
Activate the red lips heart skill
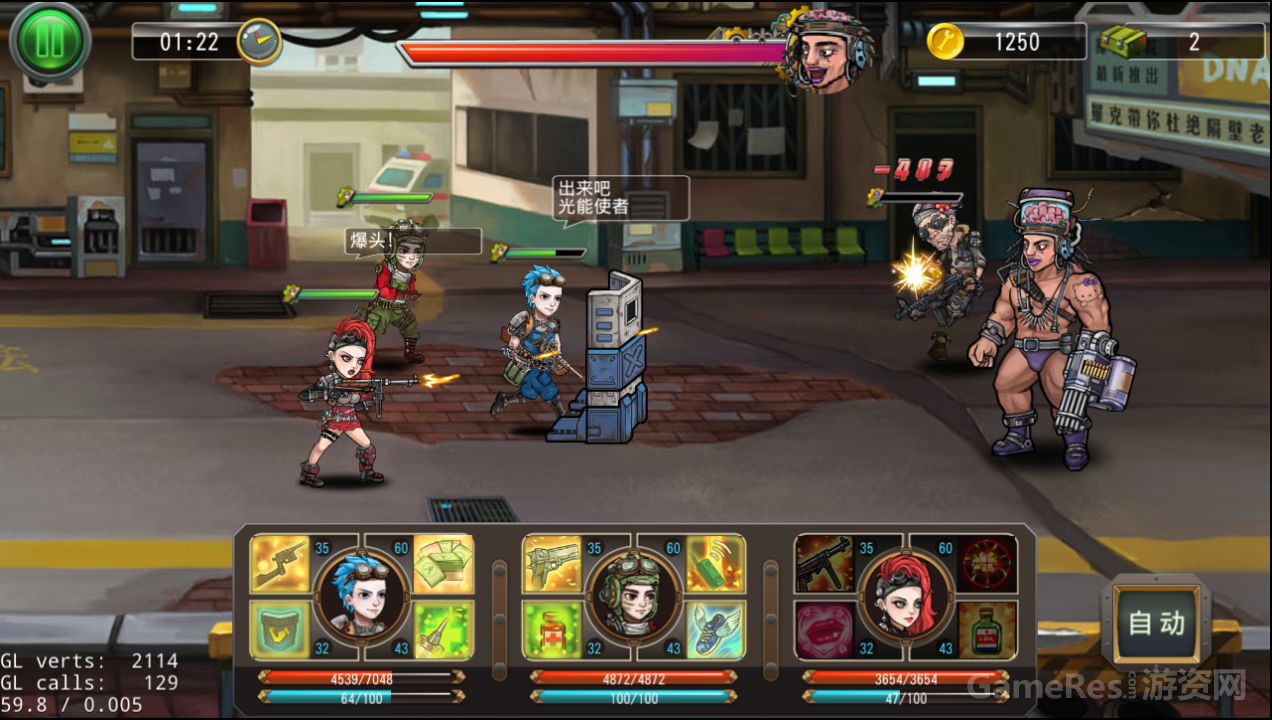(x=824, y=629)
